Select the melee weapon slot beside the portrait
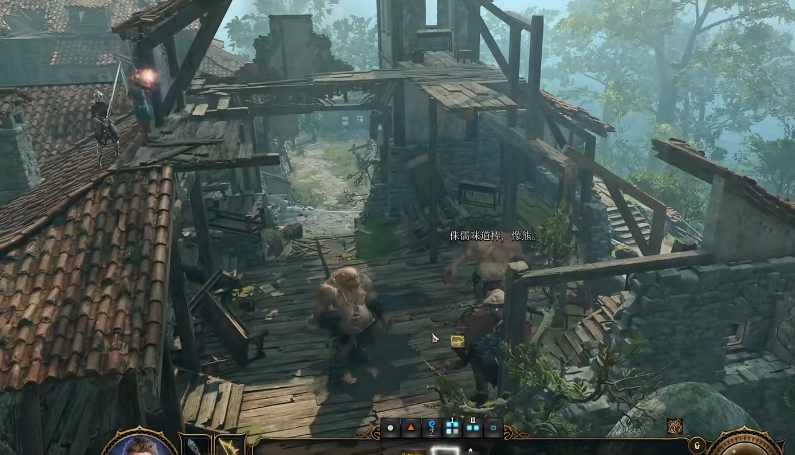This screenshot has height=455, width=795. pos(195,445)
